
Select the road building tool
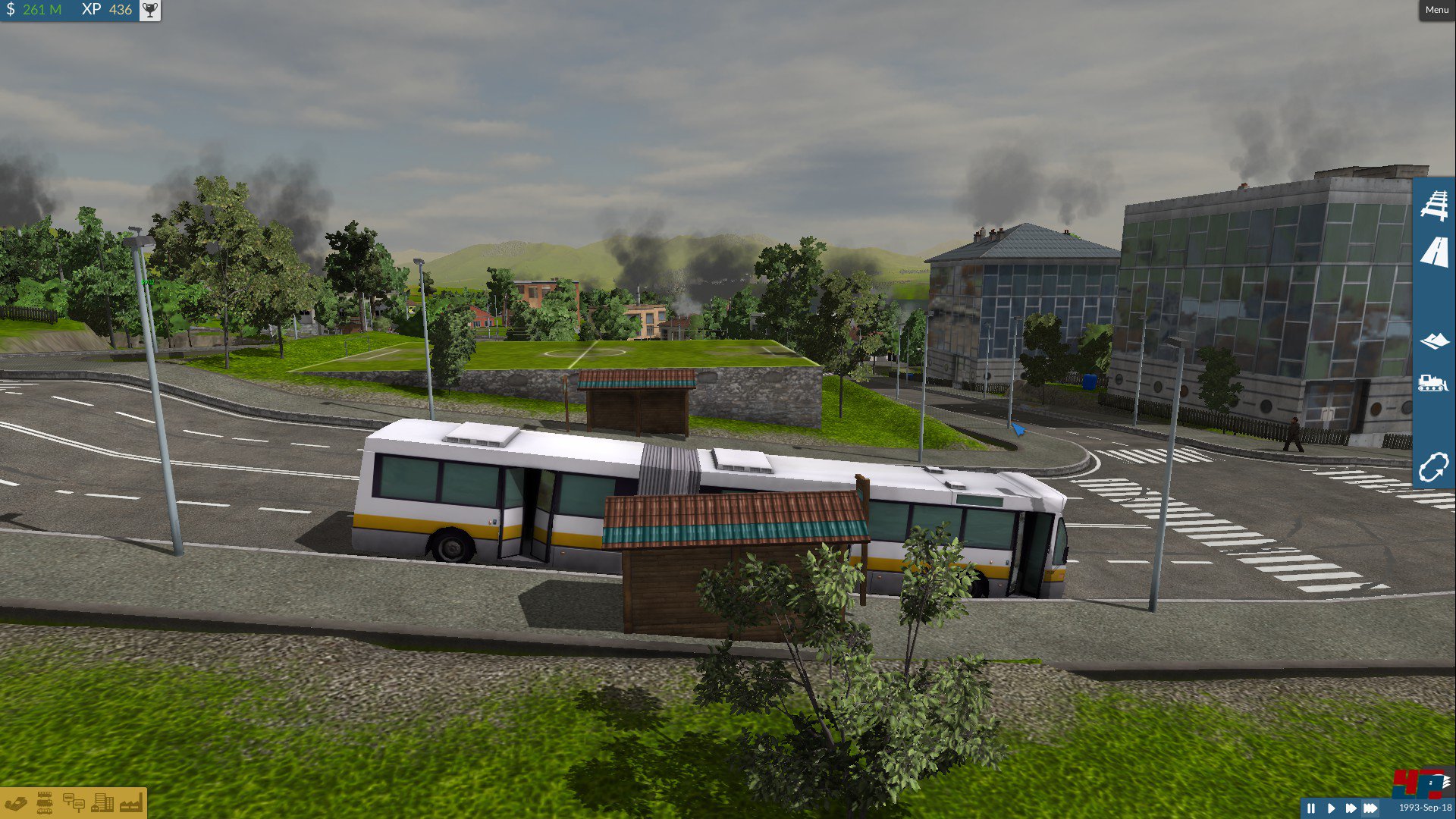1436,253
